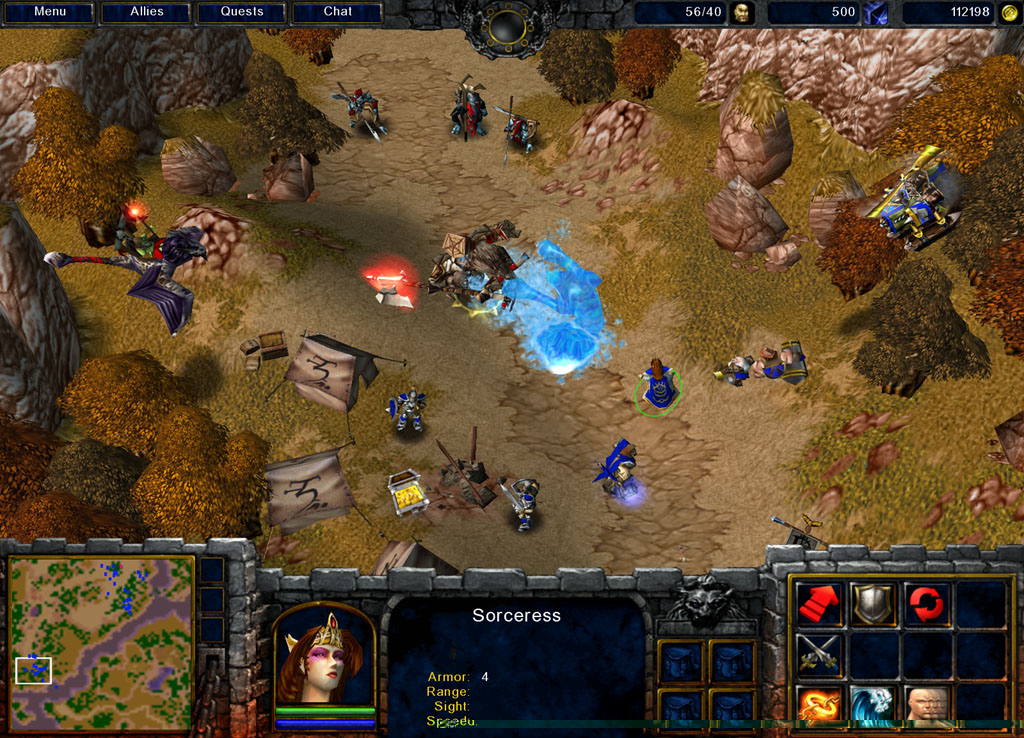Use the blue wave skull ability
1024x738 pixels.
pos(873,706)
